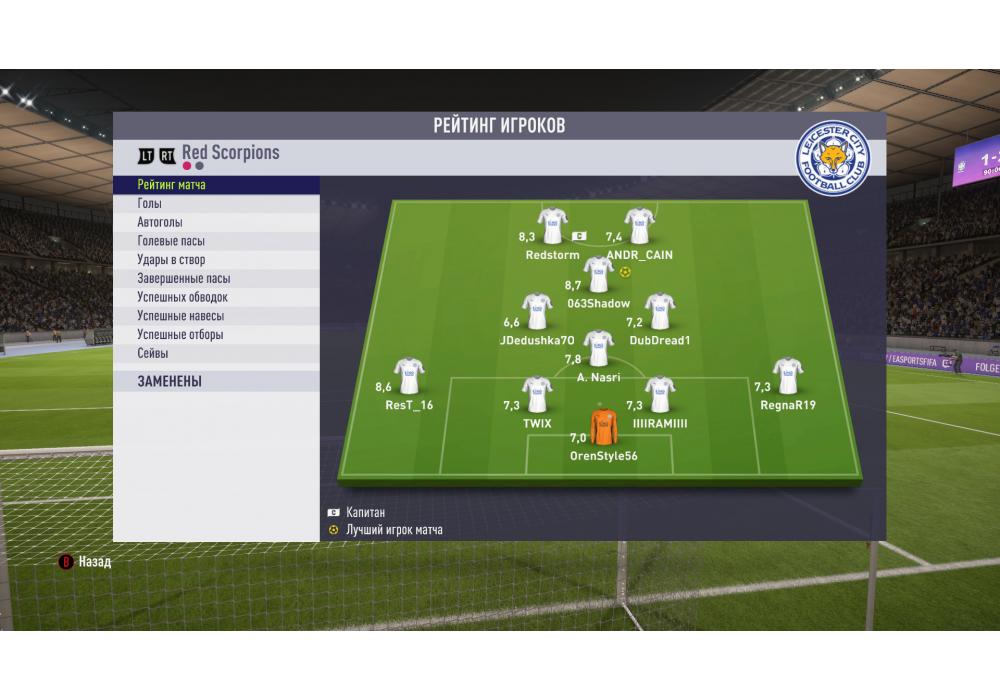The width and height of the screenshot is (1000, 700).
Task: Select player Redstorm on the pitch
Action: click(x=552, y=226)
